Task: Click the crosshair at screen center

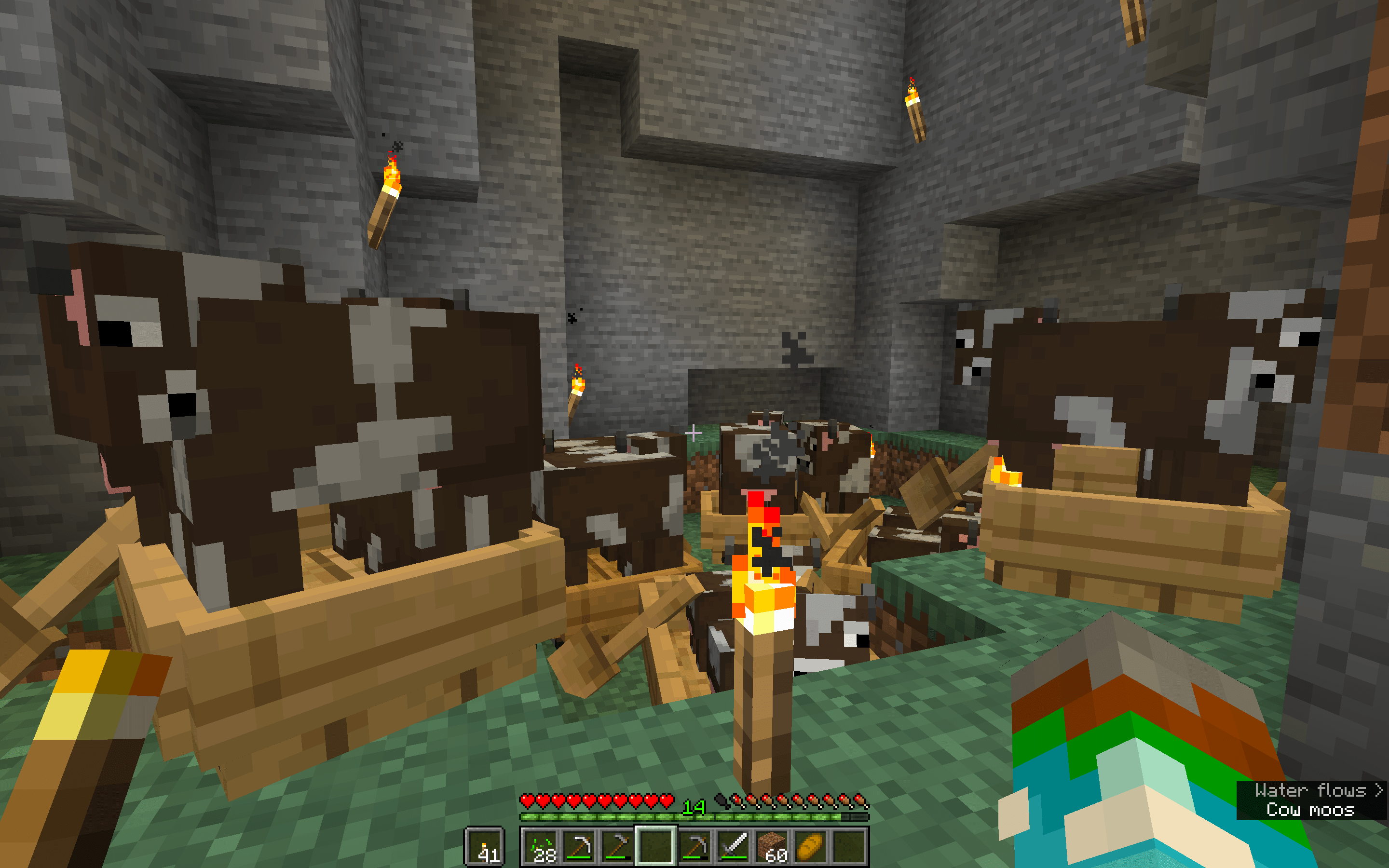Action: tap(694, 434)
